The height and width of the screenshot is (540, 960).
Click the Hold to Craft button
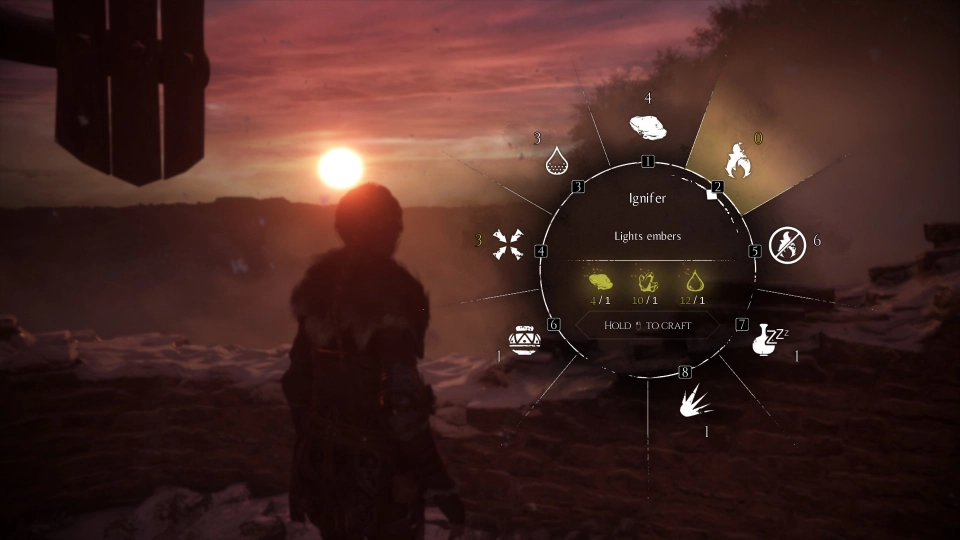click(648, 325)
